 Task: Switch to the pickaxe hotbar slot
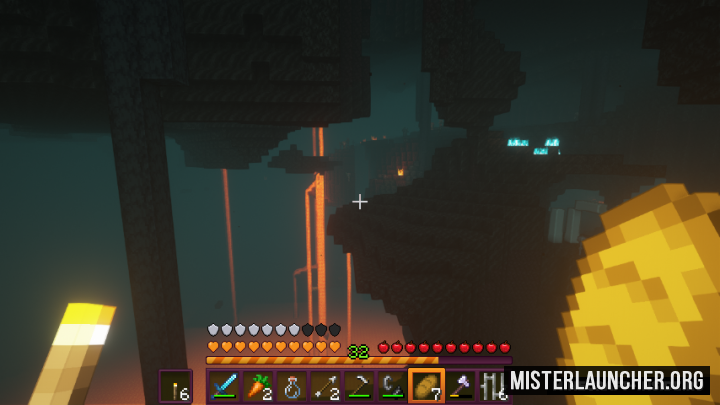(x=359, y=386)
